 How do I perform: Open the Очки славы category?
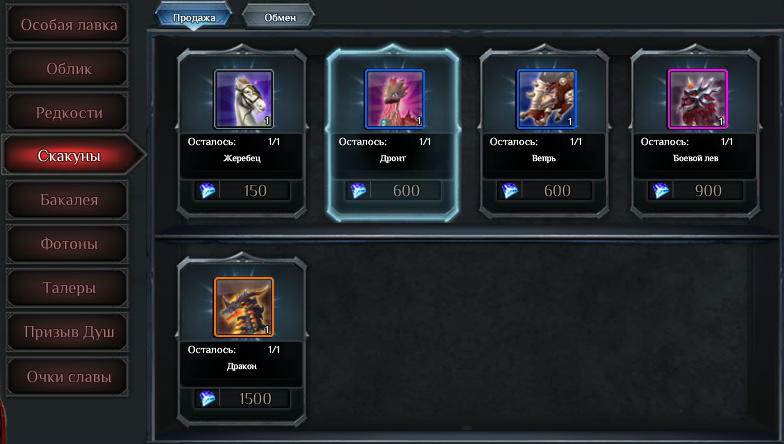68,376
